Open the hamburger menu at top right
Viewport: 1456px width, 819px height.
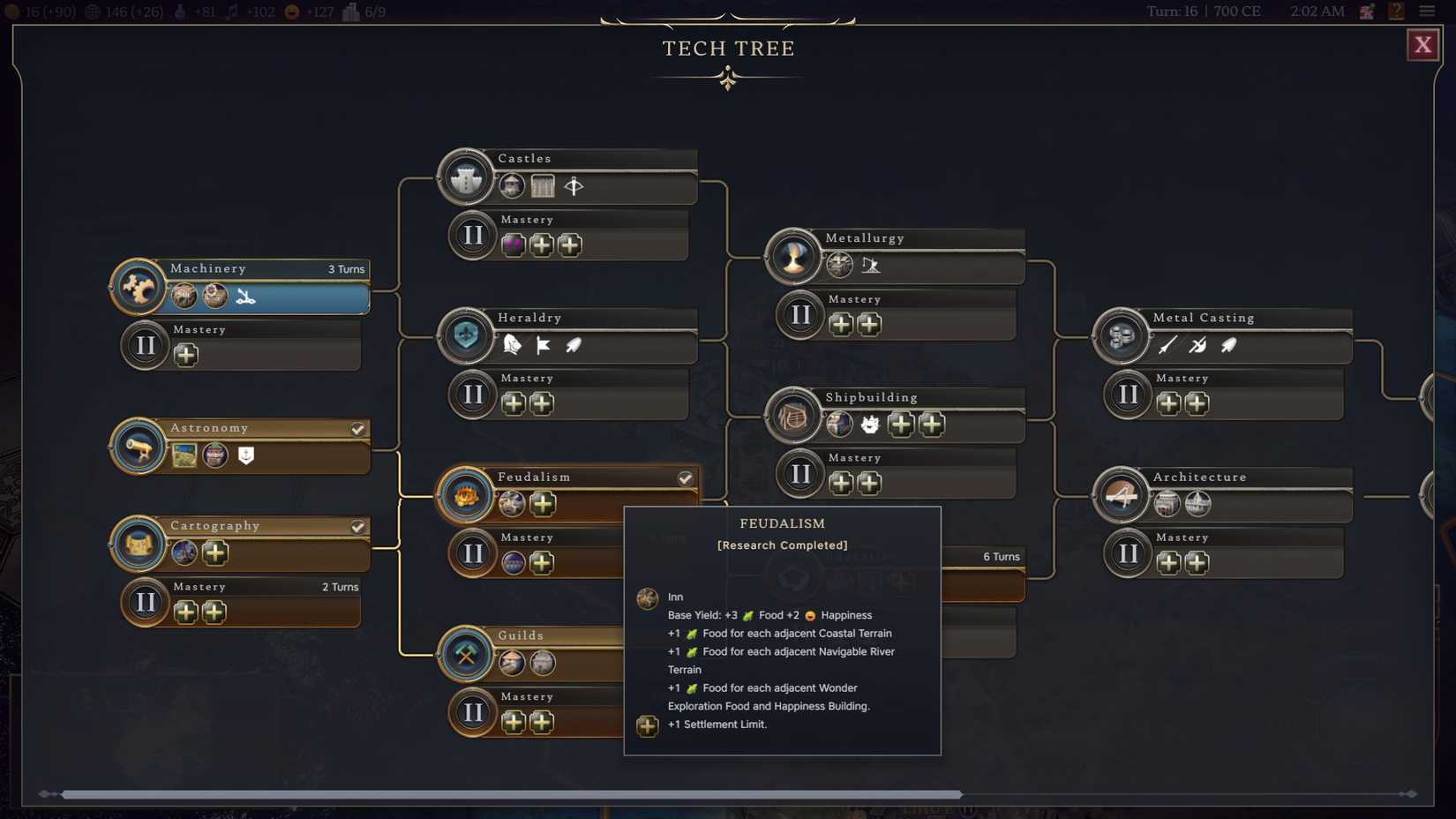pyautogui.click(x=1428, y=11)
